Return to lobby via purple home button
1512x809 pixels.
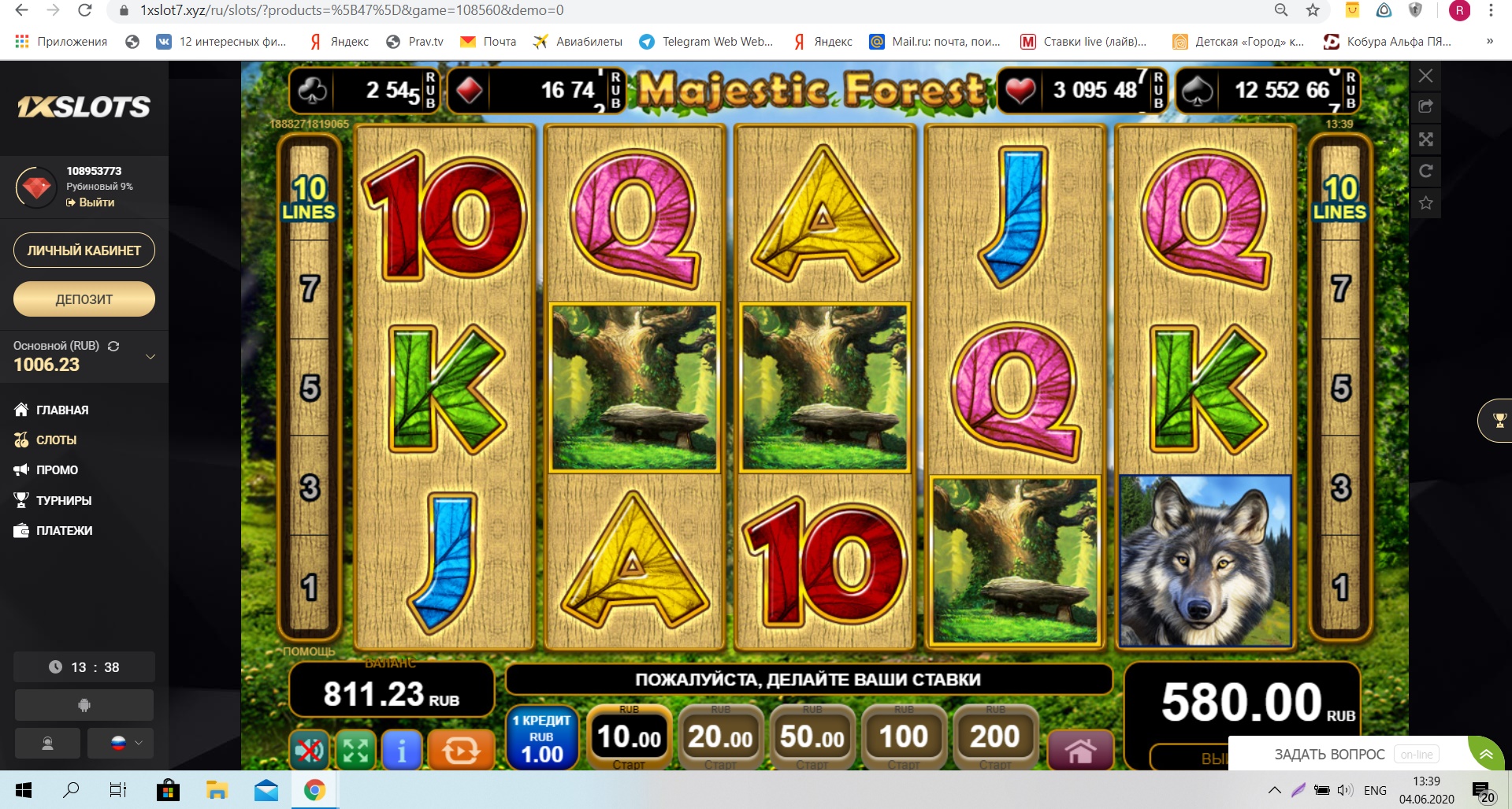1080,750
